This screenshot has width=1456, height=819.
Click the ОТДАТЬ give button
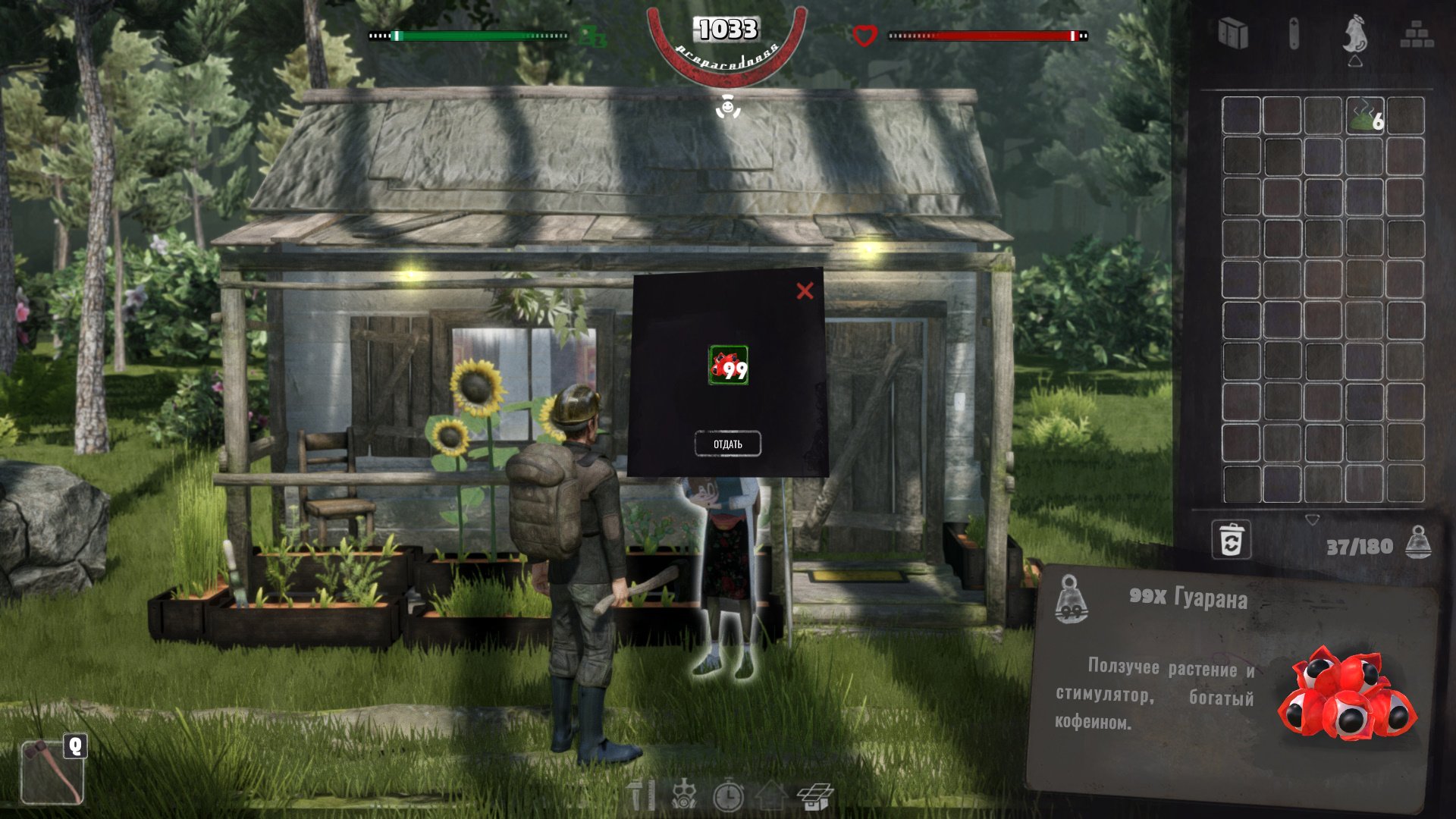pos(727,444)
